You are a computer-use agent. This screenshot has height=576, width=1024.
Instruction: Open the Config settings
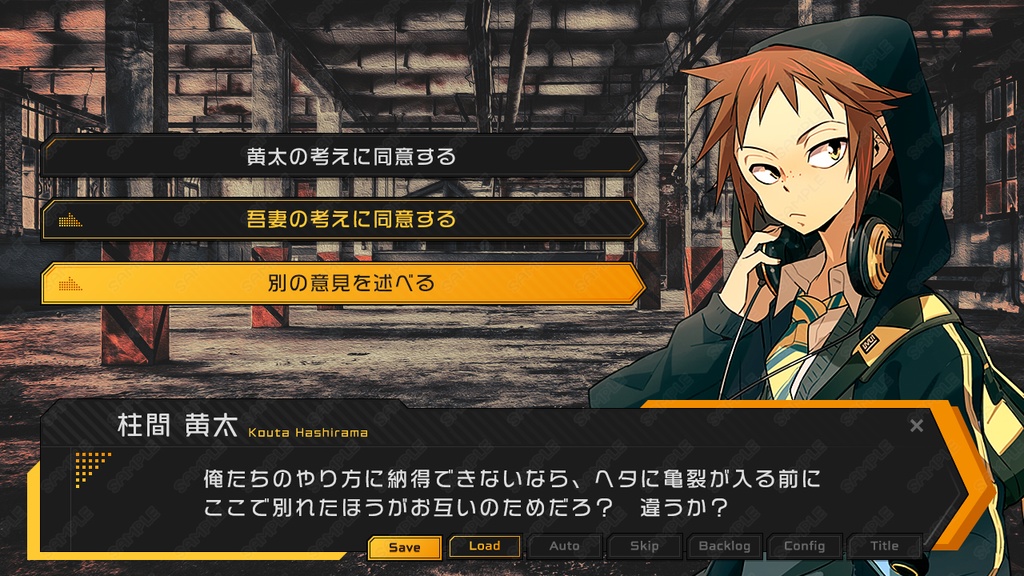(x=805, y=546)
